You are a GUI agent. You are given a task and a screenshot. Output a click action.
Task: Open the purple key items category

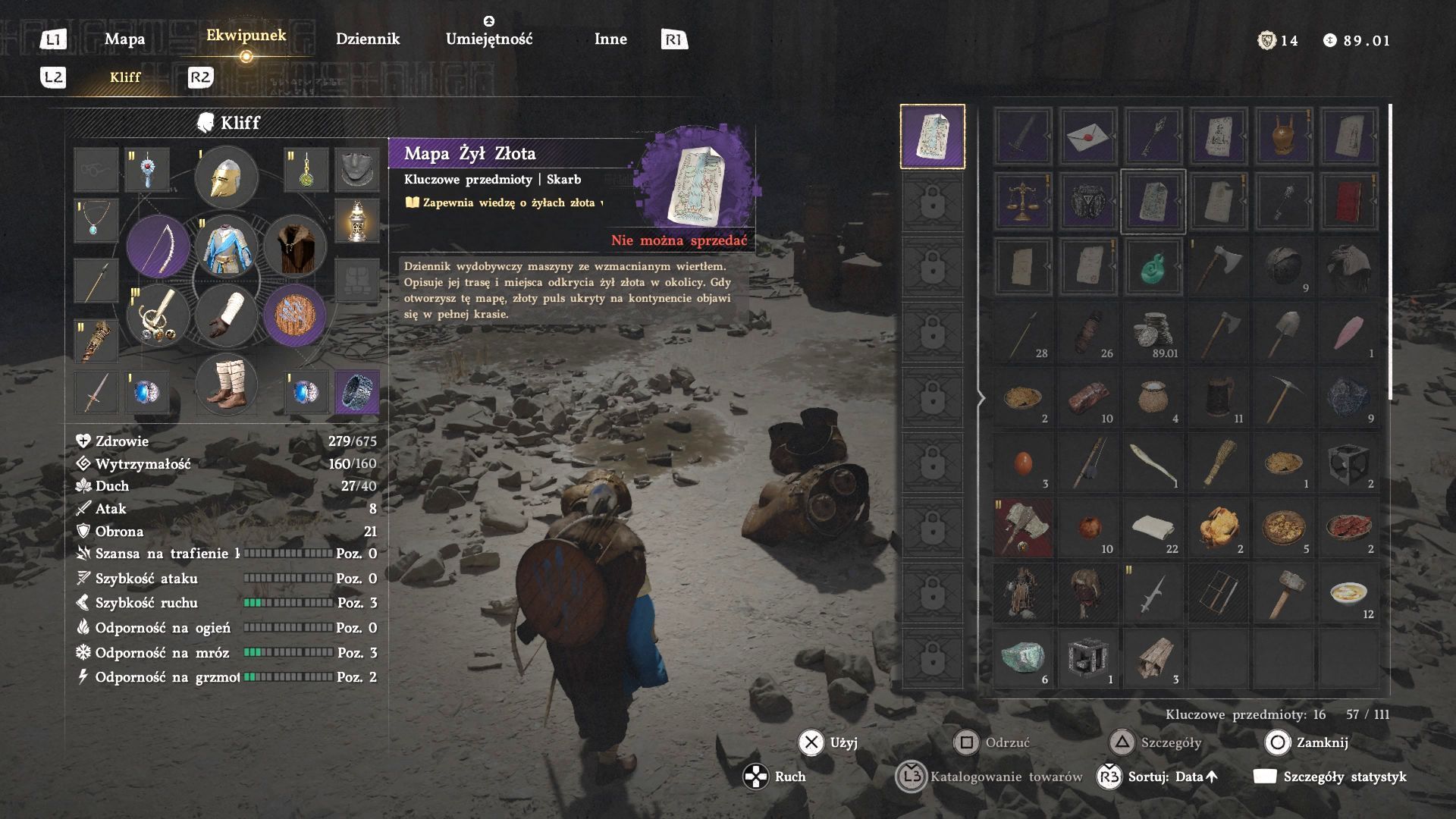(x=932, y=136)
